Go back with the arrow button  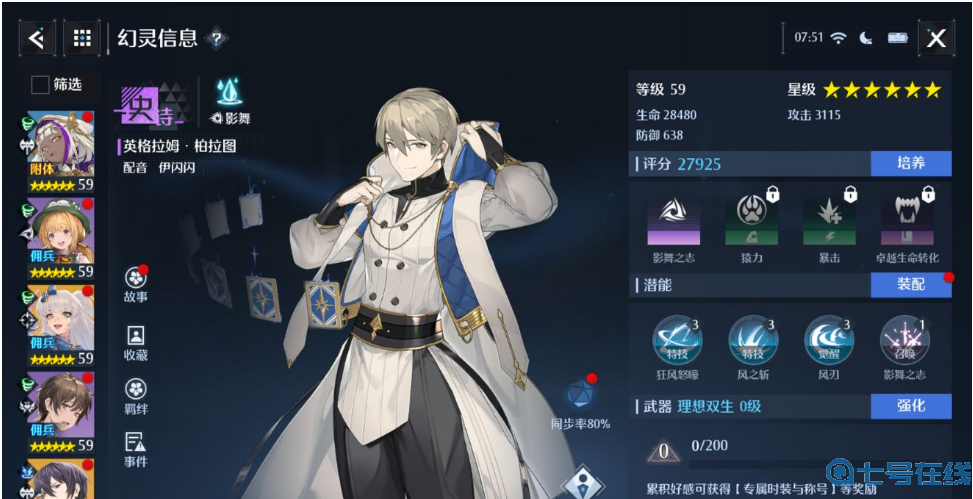click(x=36, y=38)
